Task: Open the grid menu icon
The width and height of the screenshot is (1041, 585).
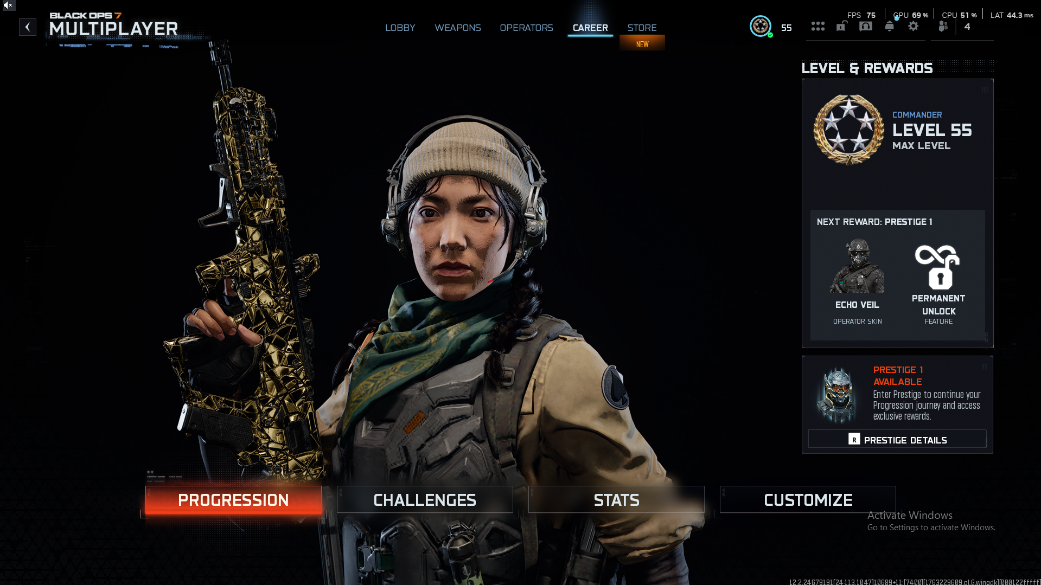Action: tap(818, 27)
